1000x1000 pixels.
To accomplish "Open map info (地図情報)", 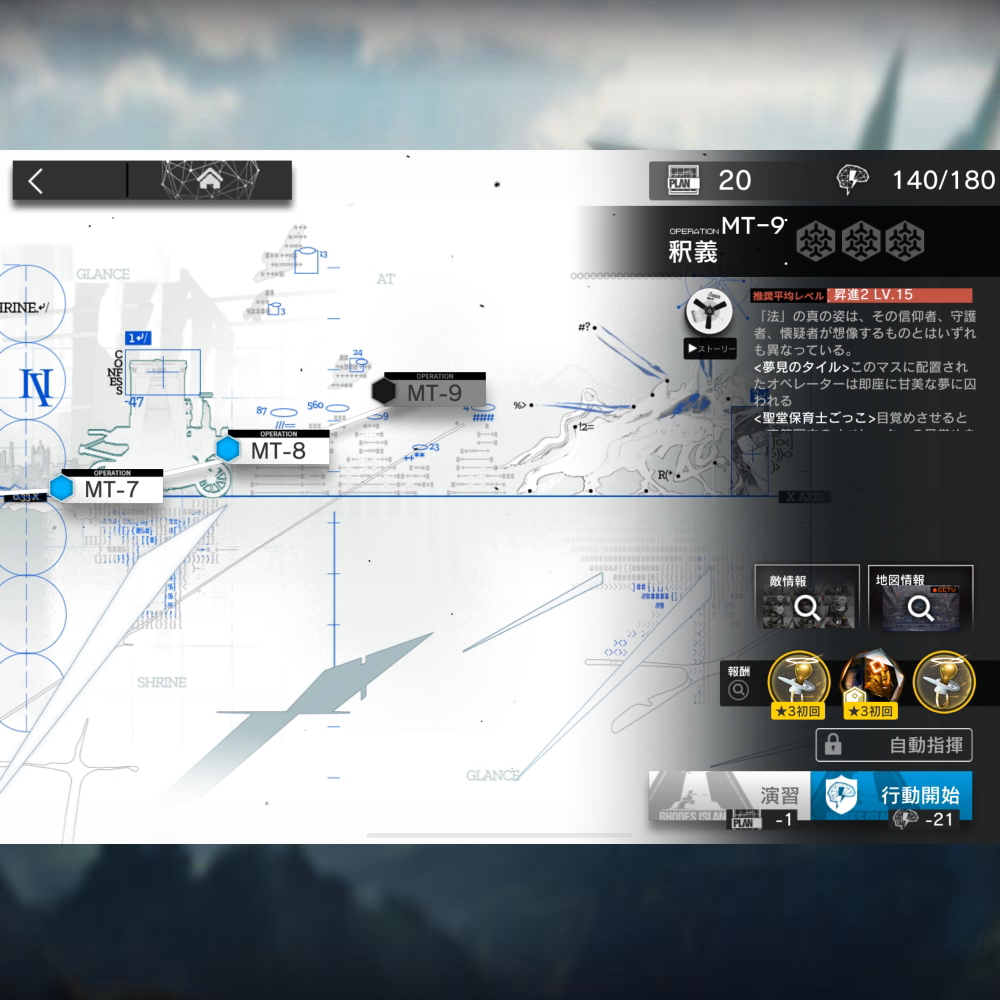I will coord(920,599).
